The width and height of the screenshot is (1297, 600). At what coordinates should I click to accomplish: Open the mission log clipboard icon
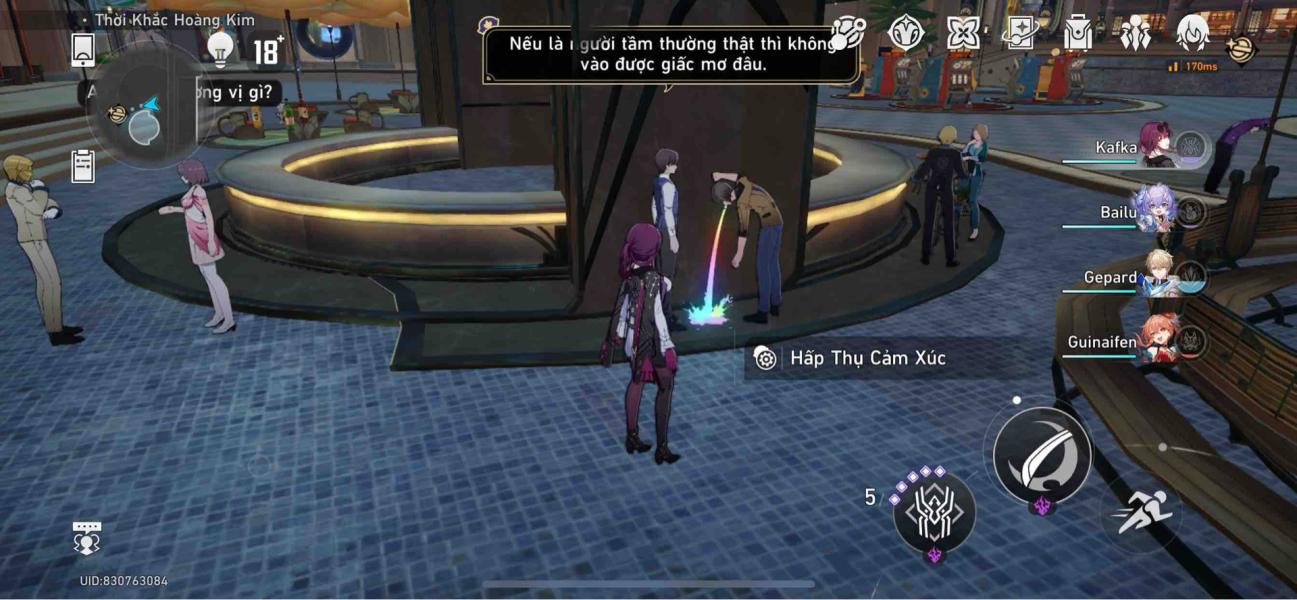click(x=83, y=167)
